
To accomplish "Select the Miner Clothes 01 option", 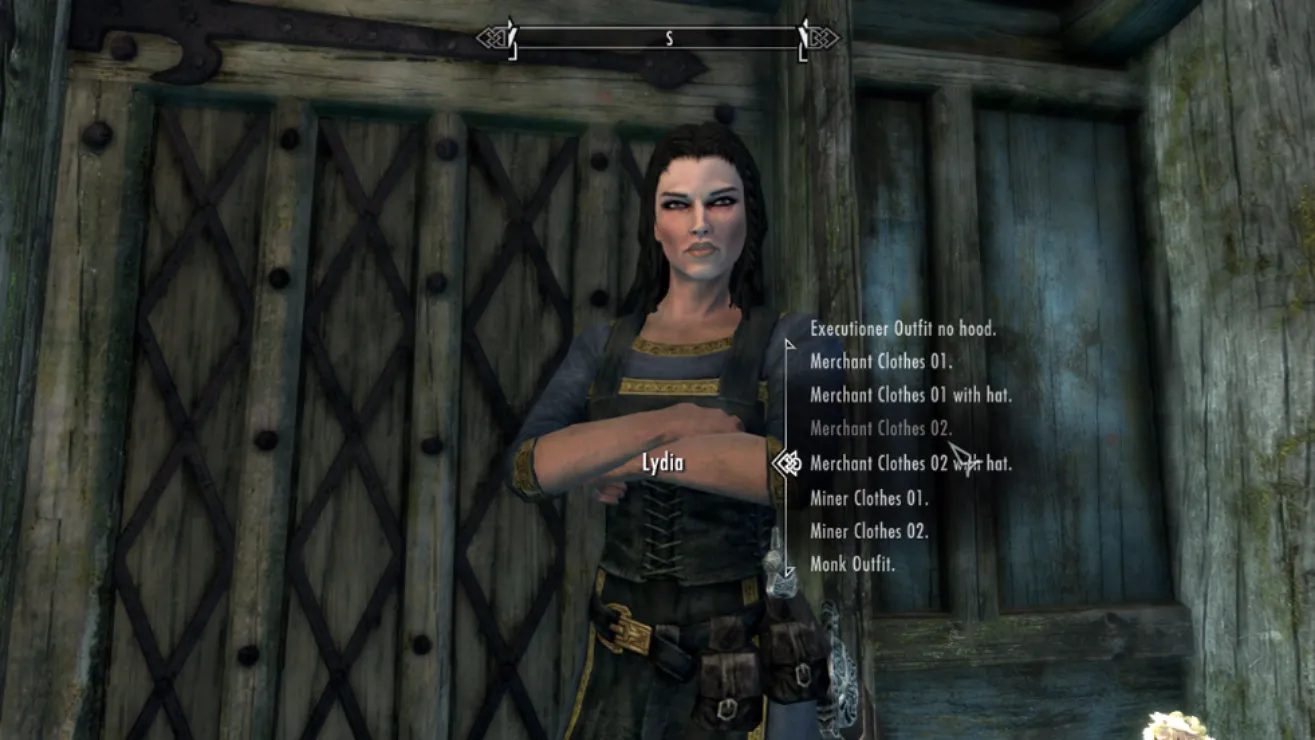I will tap(868, 498).
